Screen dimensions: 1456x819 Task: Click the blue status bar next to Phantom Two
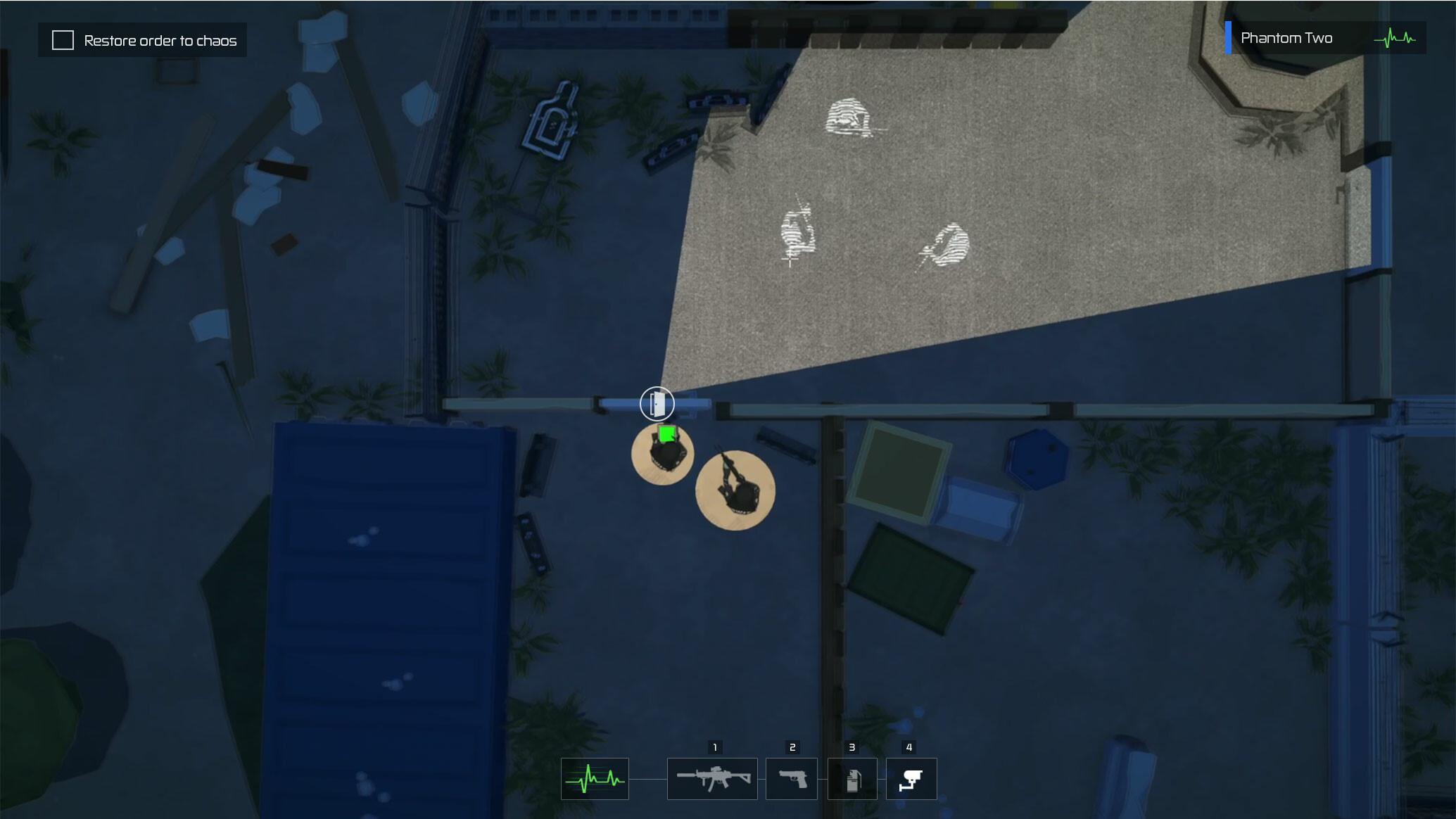(1229, 37)
